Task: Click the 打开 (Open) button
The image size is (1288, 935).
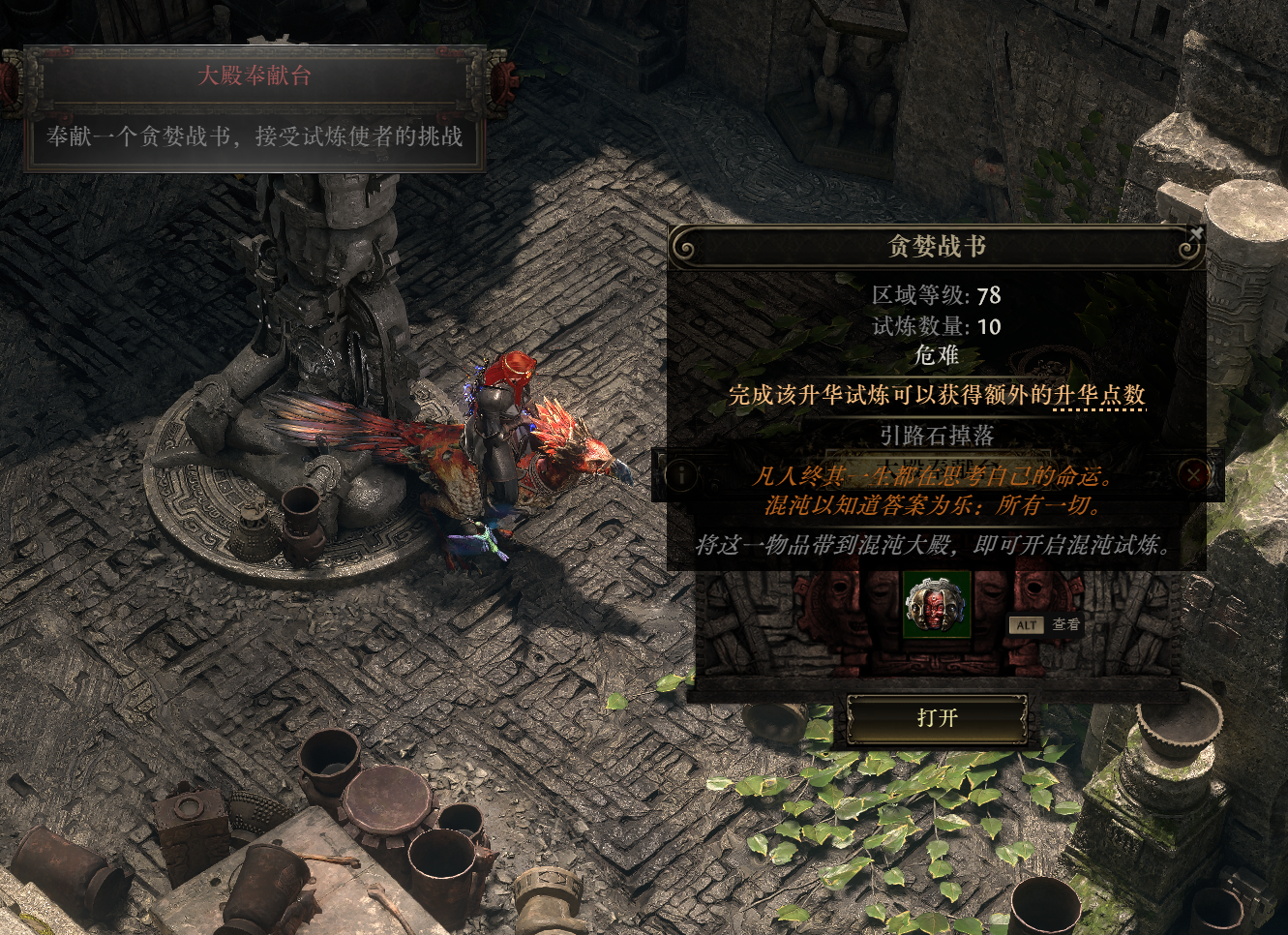Action: pyautogui.click(x=937, y=718)
